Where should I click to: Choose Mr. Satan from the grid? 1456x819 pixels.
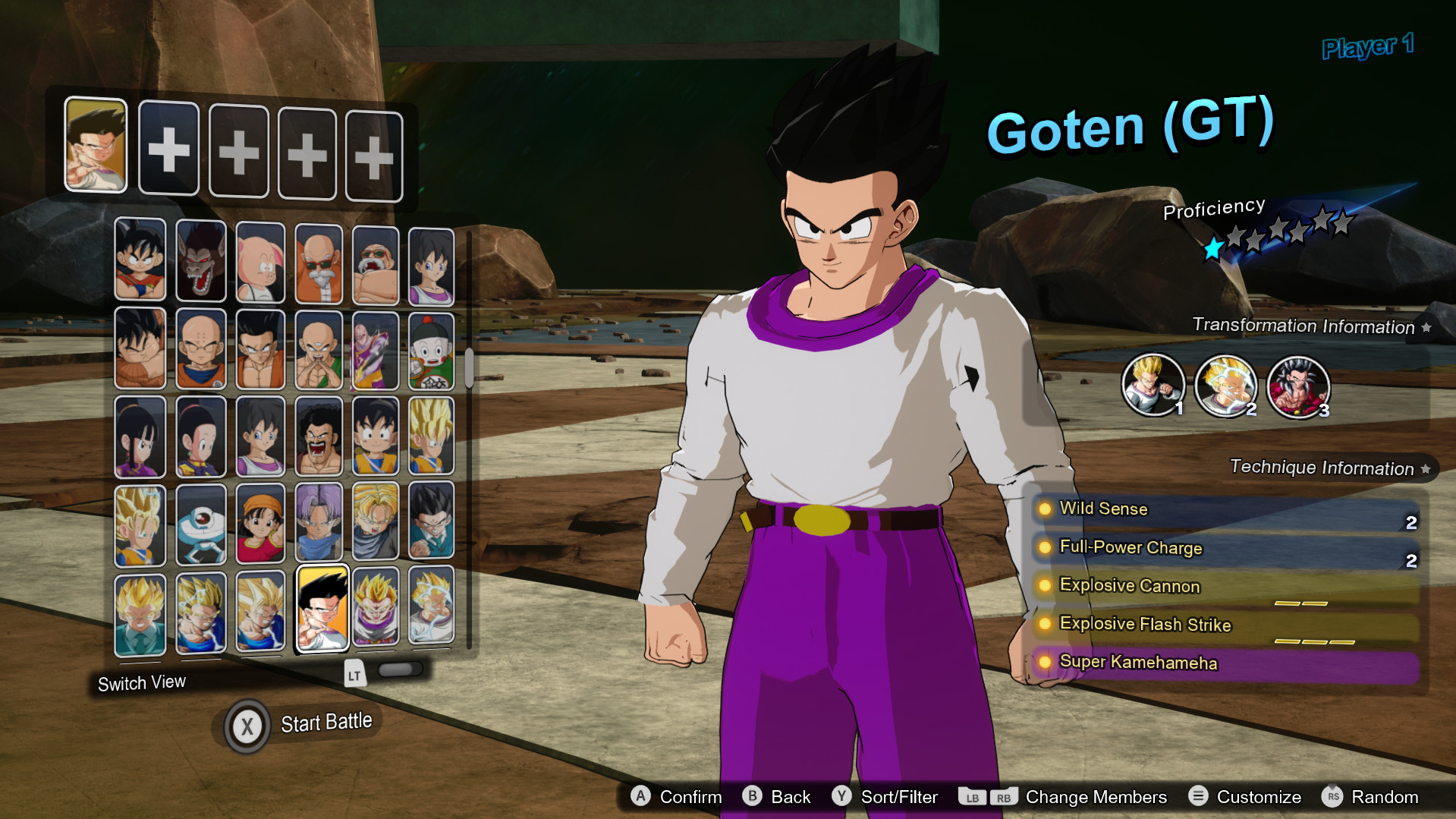tap(319, 436)
